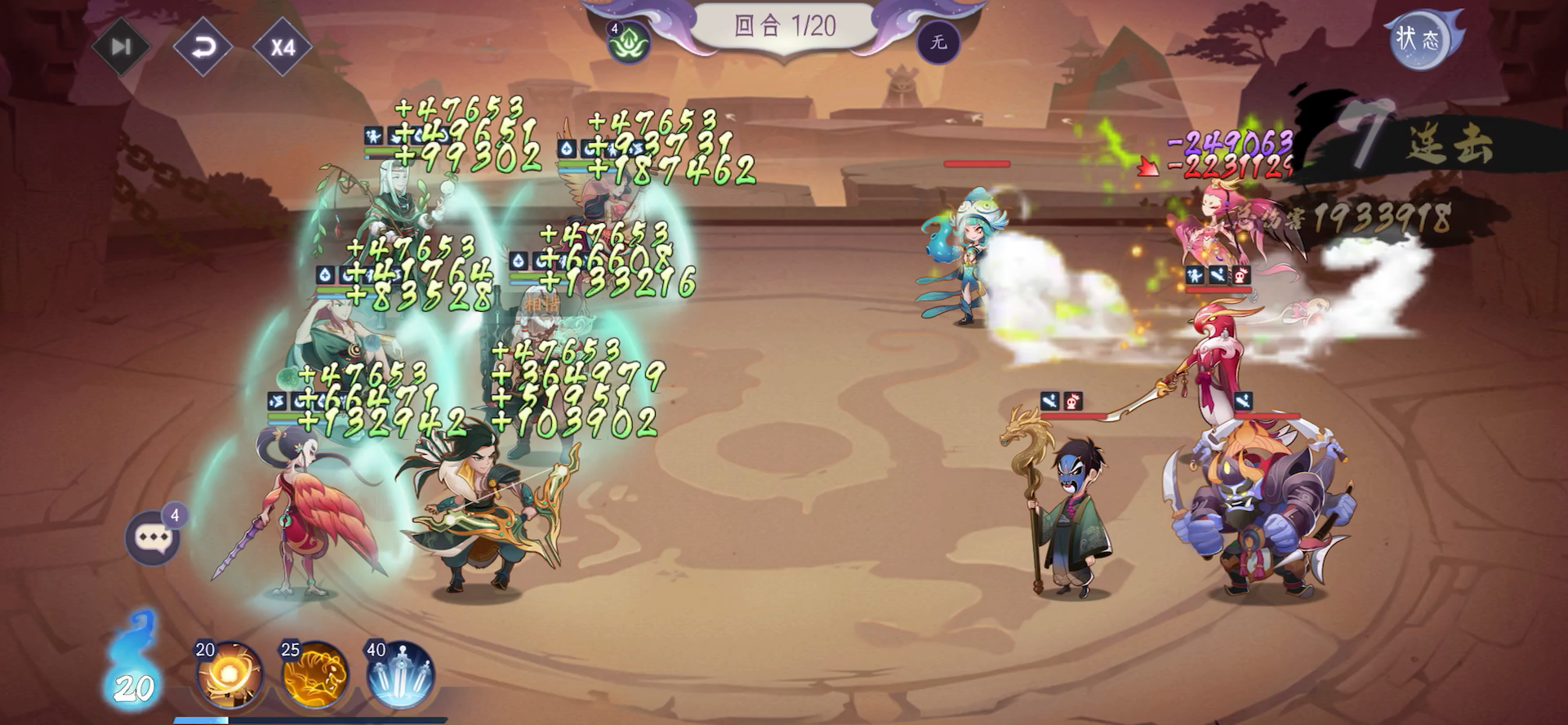Select the 无 enemy formation icon
1568x725 pixels.
click(x=938, y=41)
